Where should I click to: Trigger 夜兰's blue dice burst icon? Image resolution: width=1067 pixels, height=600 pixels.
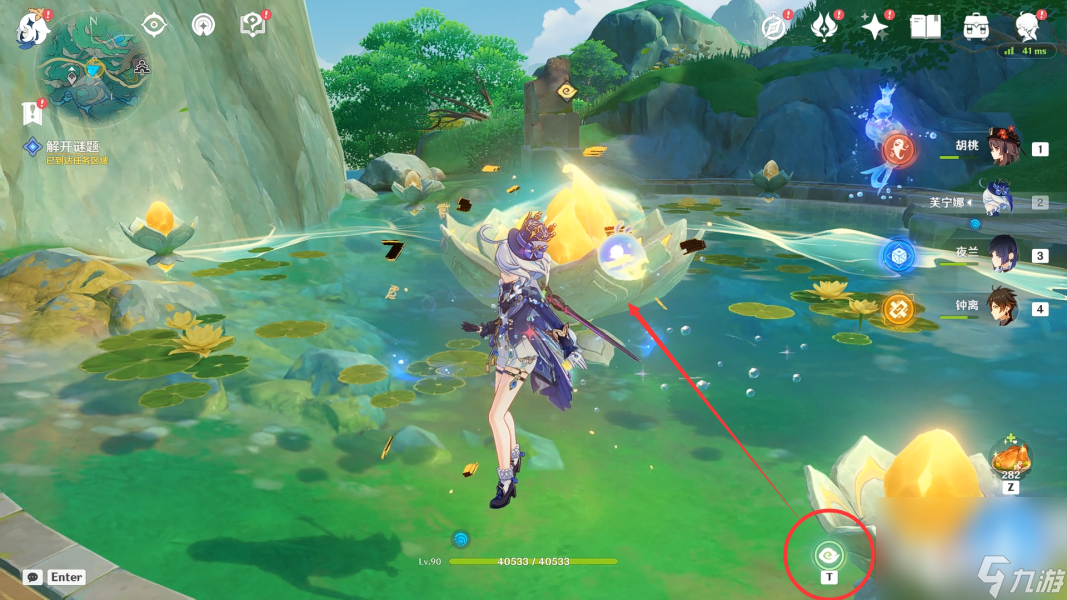[x=897, y=256]
